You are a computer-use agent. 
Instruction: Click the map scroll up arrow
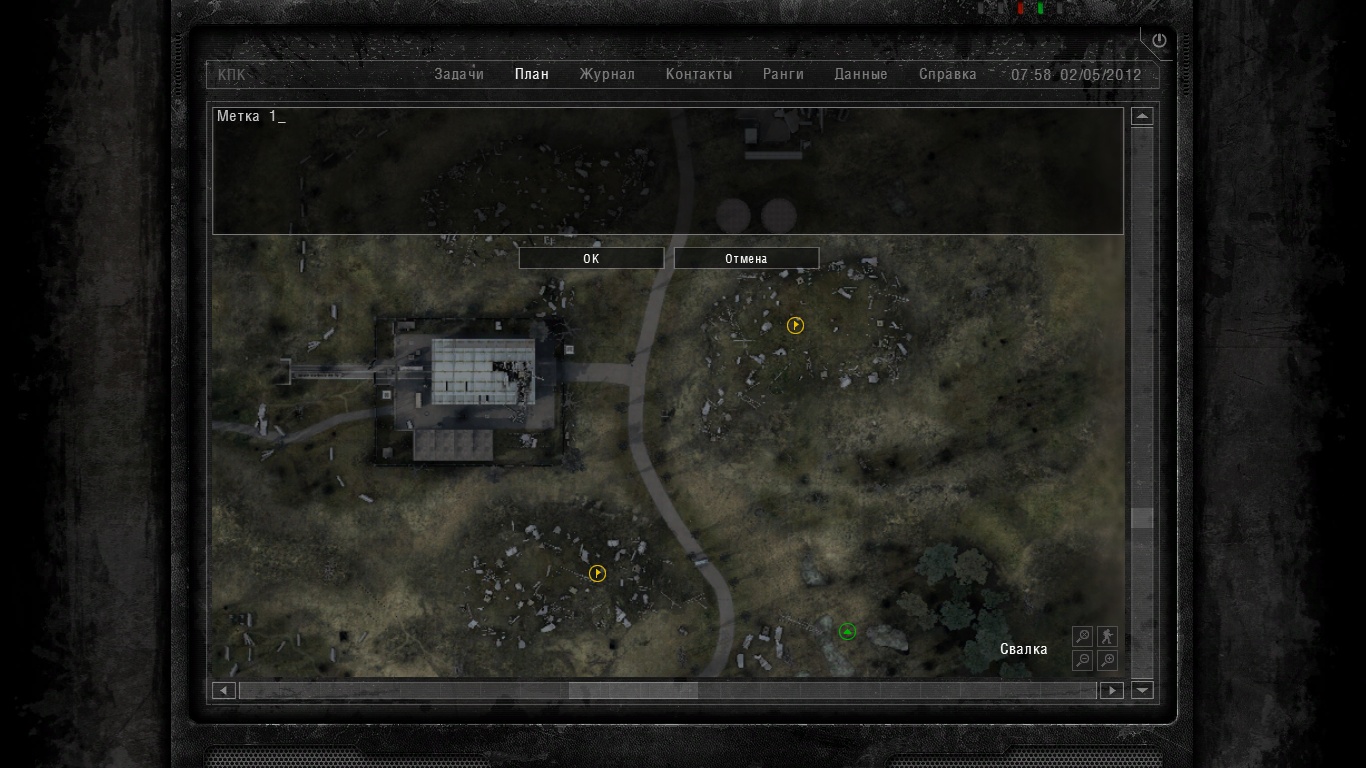pos(1142,116)
